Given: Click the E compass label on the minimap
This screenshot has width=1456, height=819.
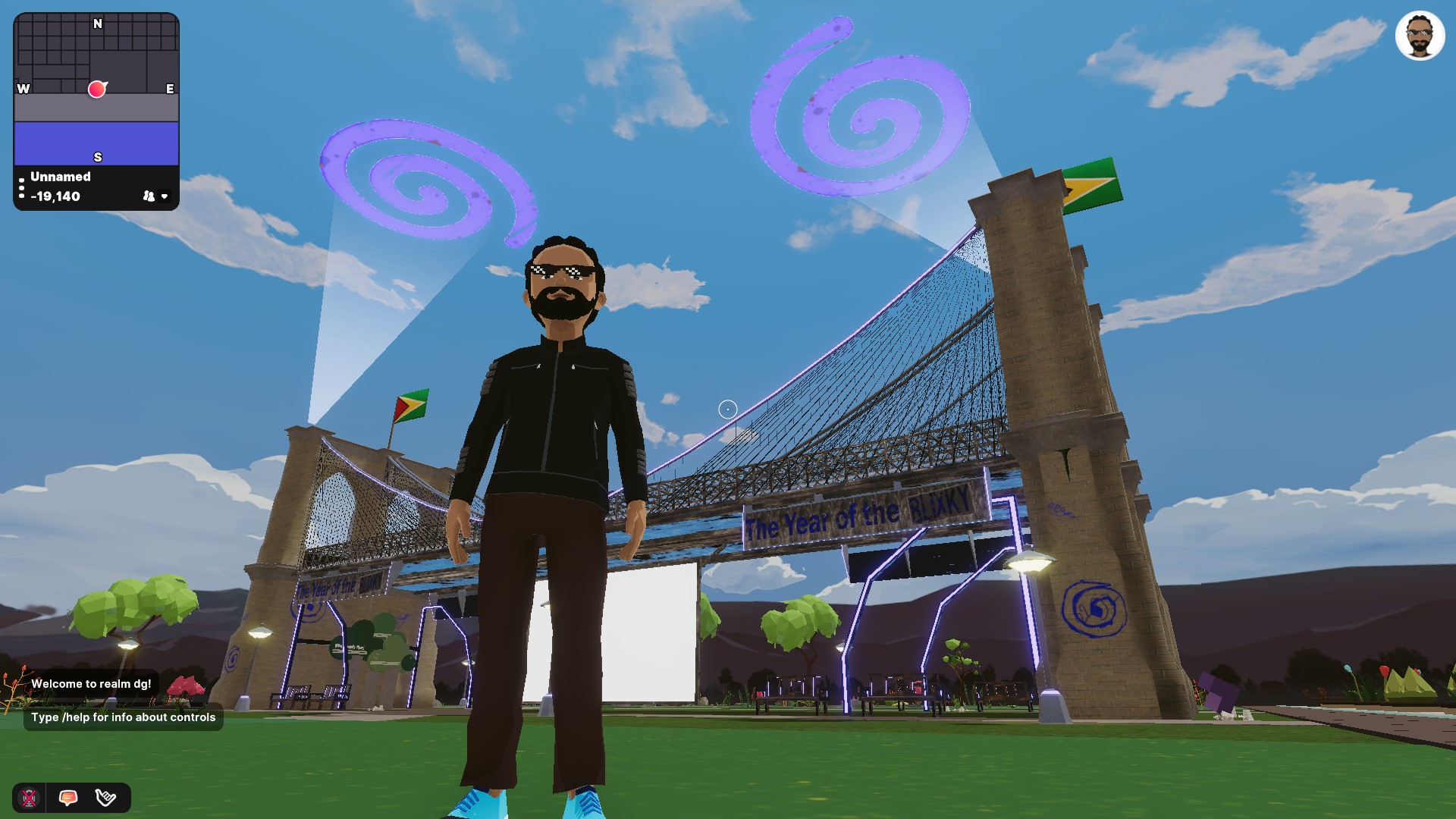Looking at the screenshot, I should tap(168, 89).
